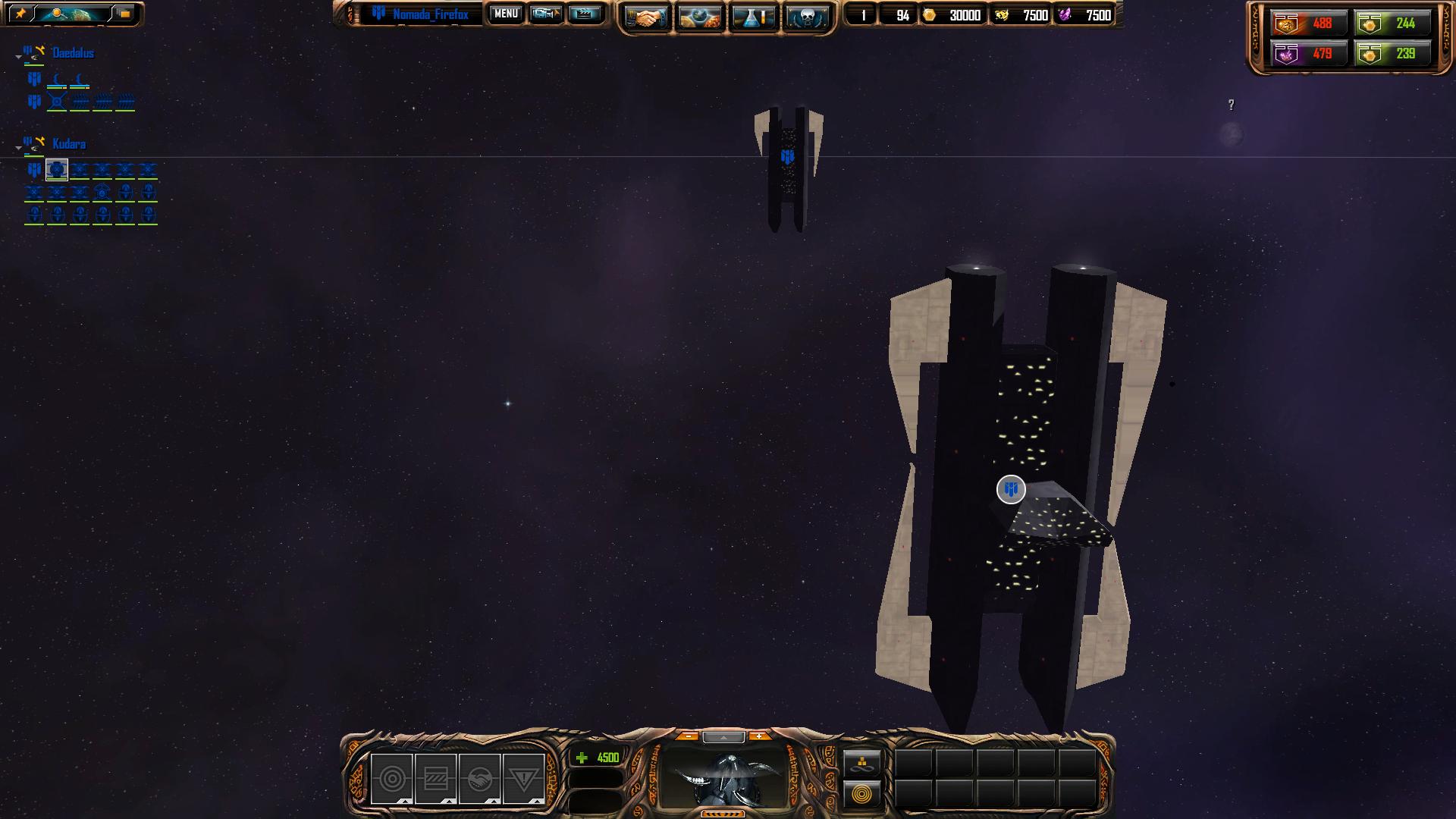This screenshot has height=819, width=1456.
Task: Click the striped box command slot
Action: tap(436, 779)
